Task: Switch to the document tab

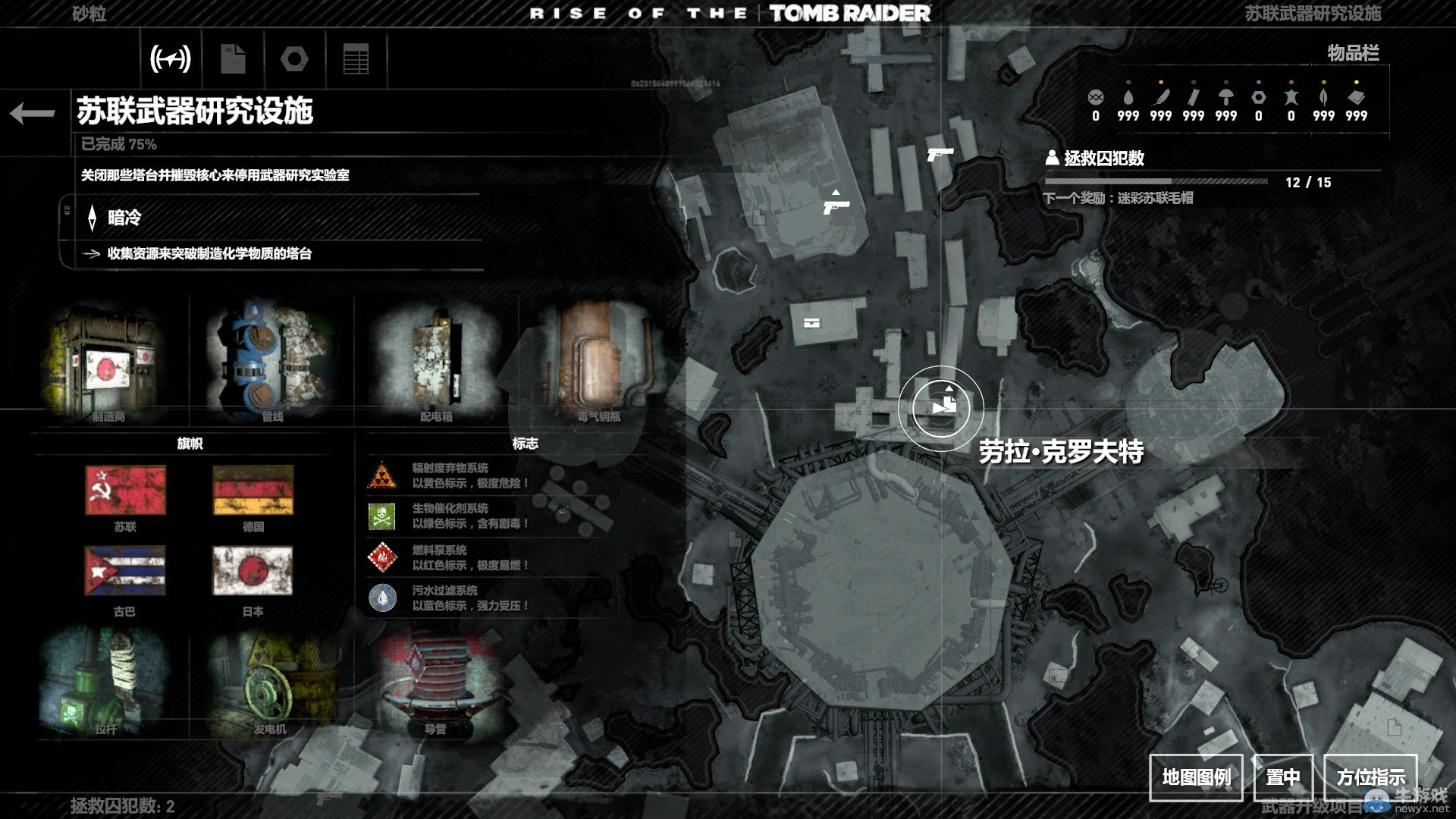Action: tap(233, 58)
